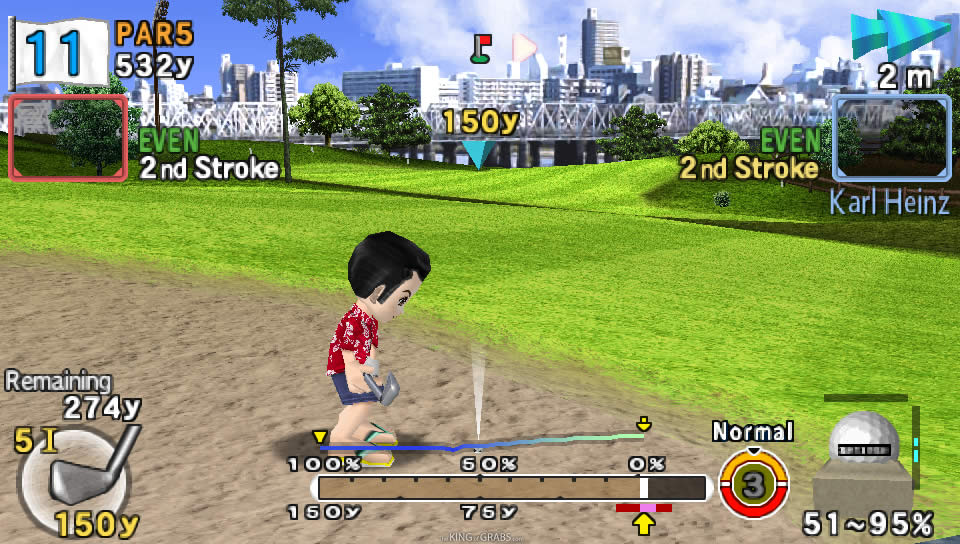
Task: Click the yellow impact arrow below the gauge
Action: click(643, 524)
